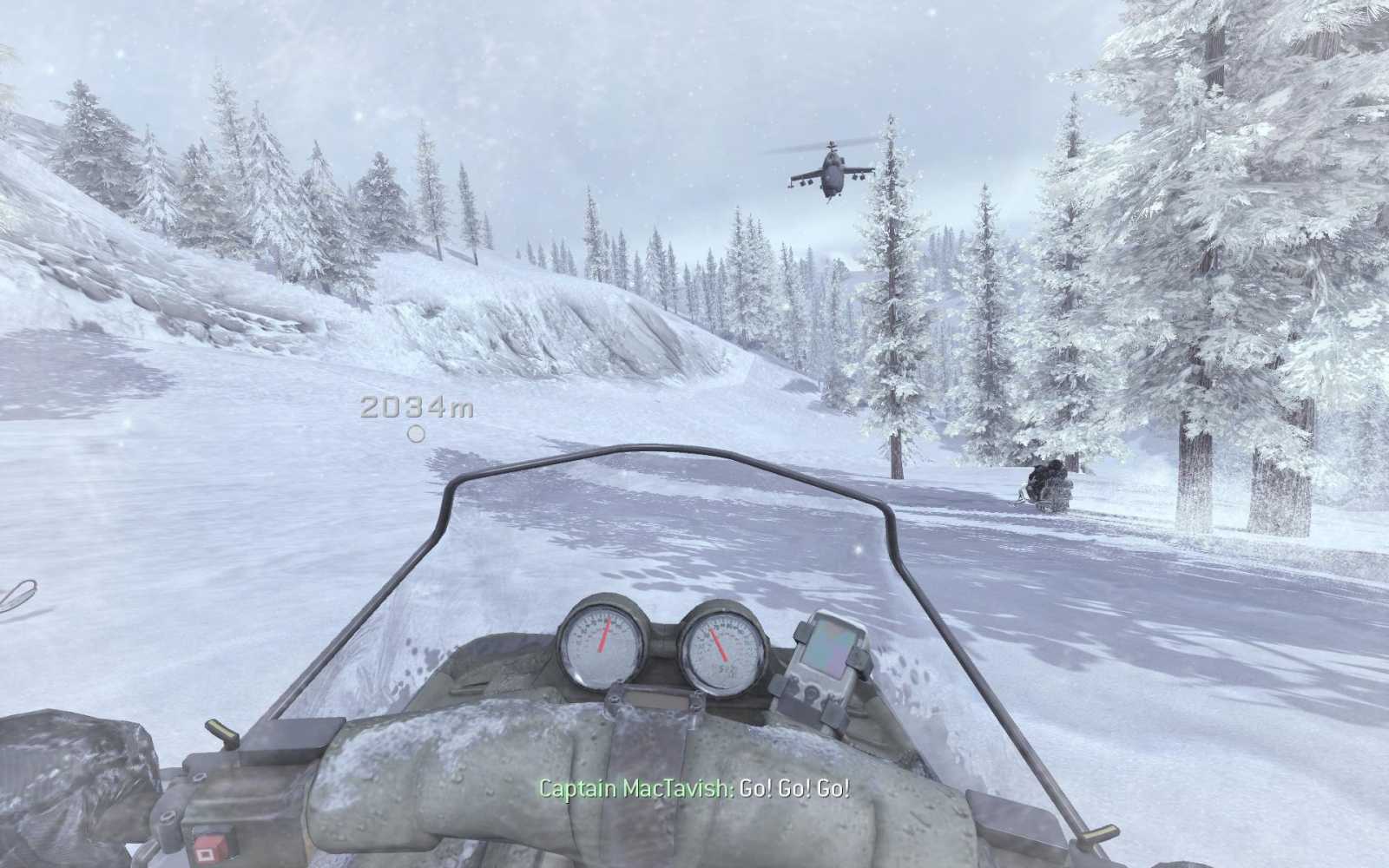
Task: Click the GPS power button
Action: click(812, 694)
